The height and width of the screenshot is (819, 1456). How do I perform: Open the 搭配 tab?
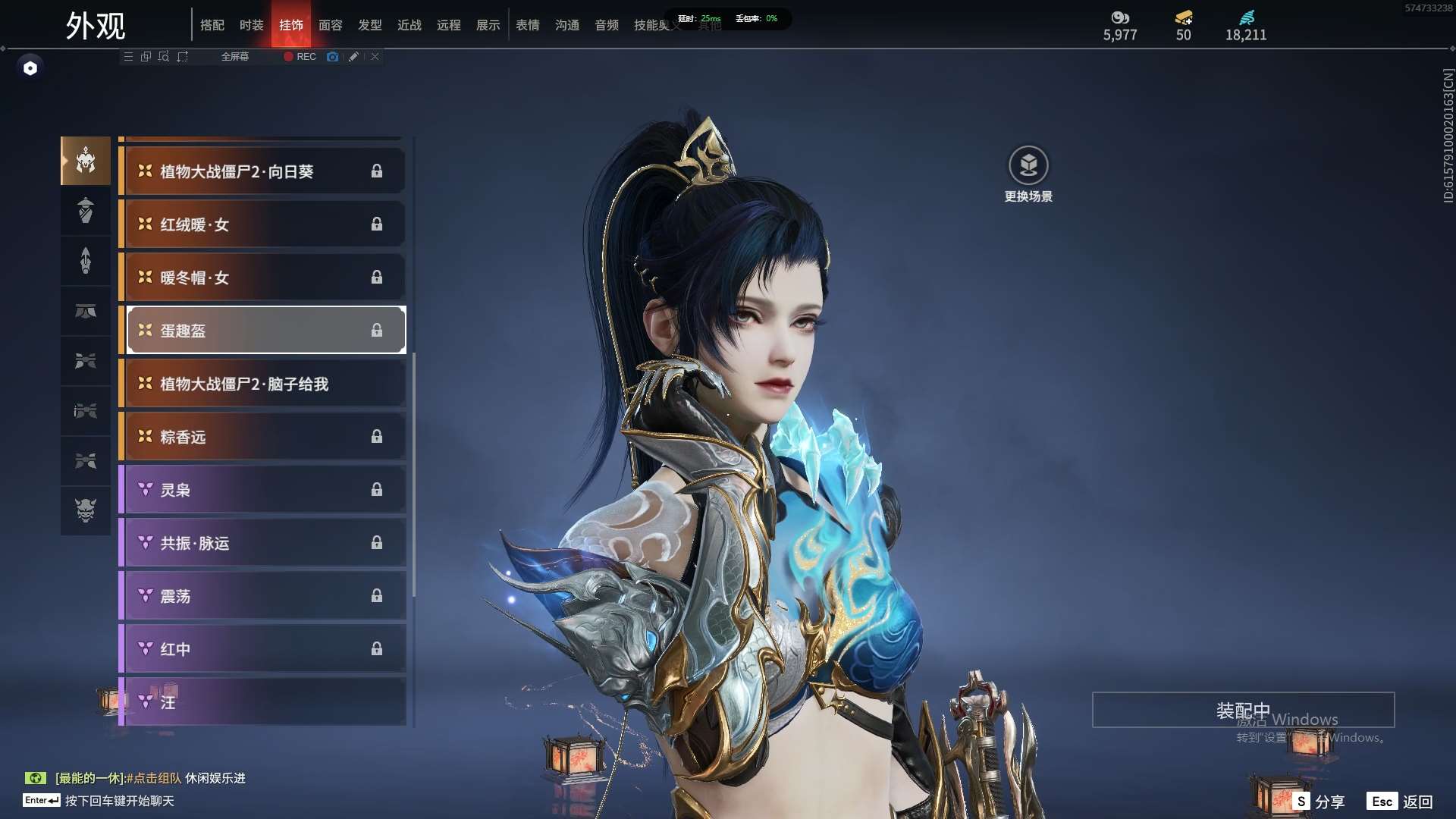click(x=212, y=25)
